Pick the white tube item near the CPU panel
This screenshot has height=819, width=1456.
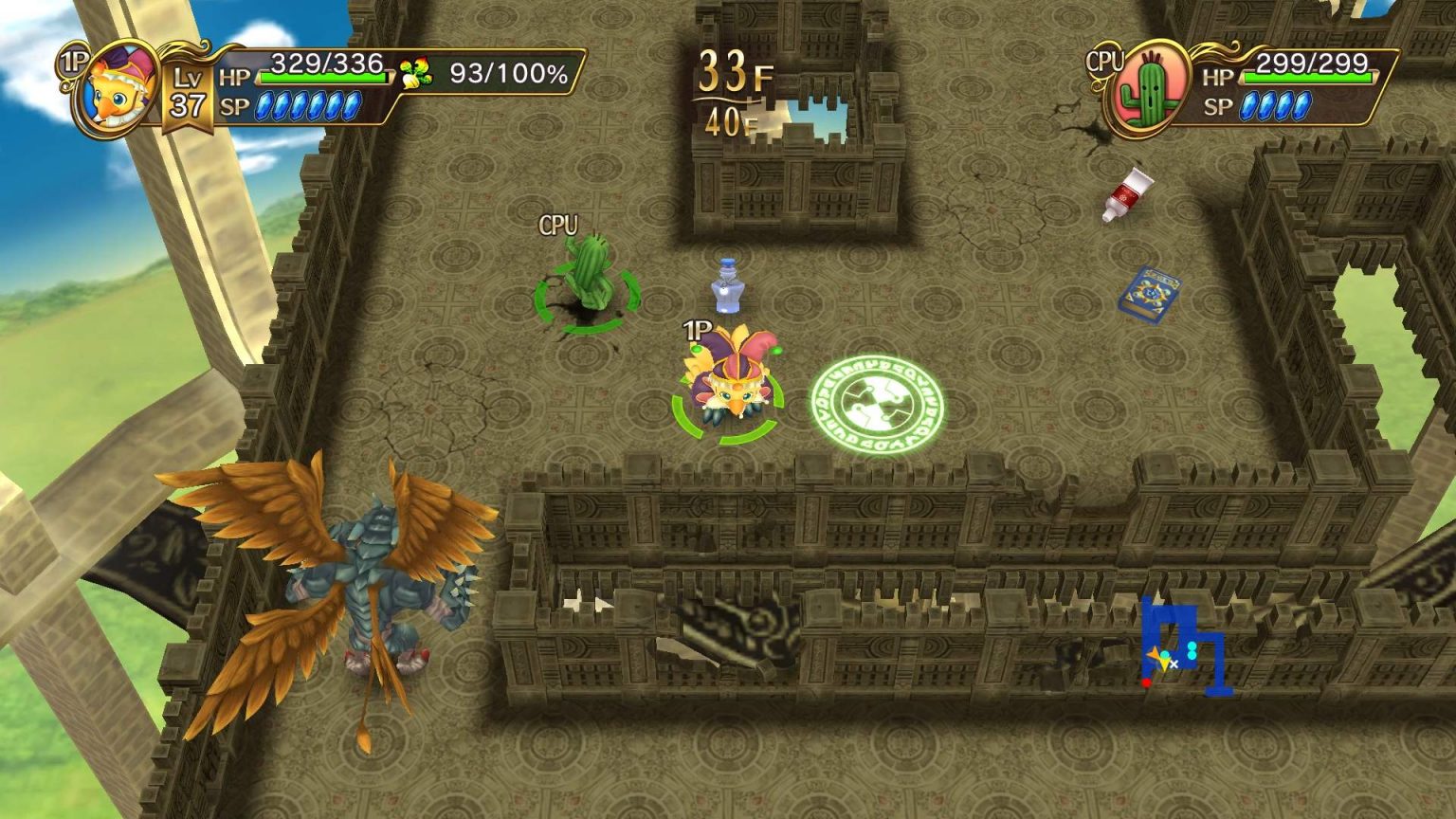tap(1126, 192)
